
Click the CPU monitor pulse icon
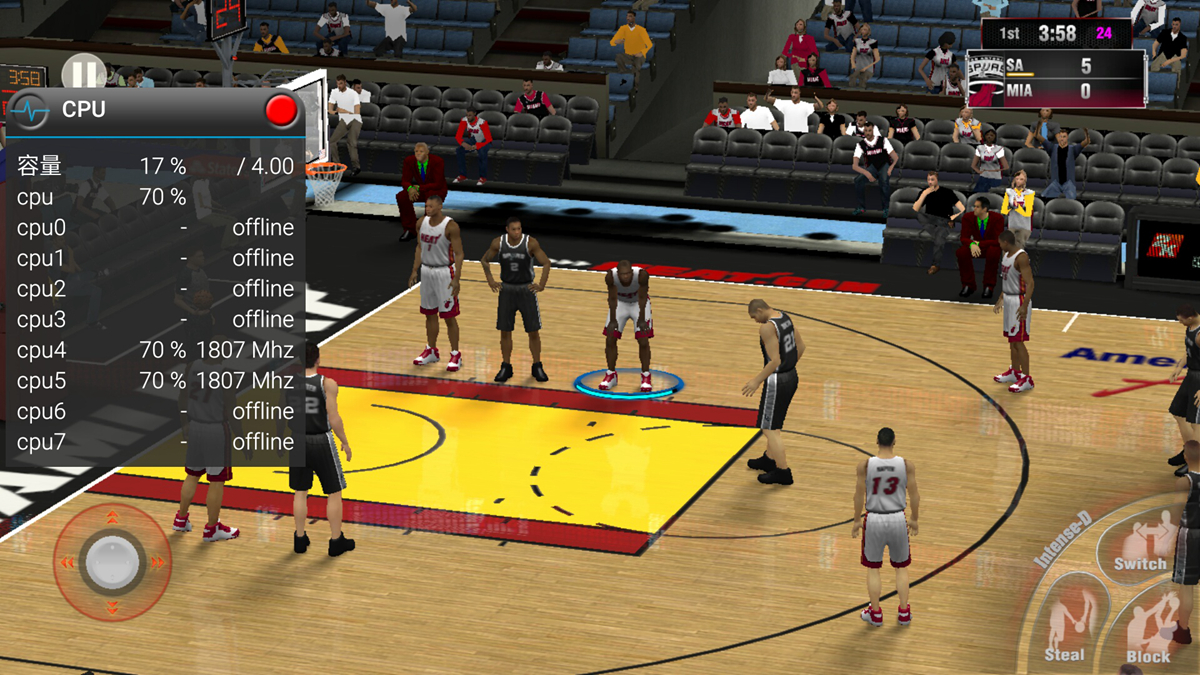(x=33, y=109)
